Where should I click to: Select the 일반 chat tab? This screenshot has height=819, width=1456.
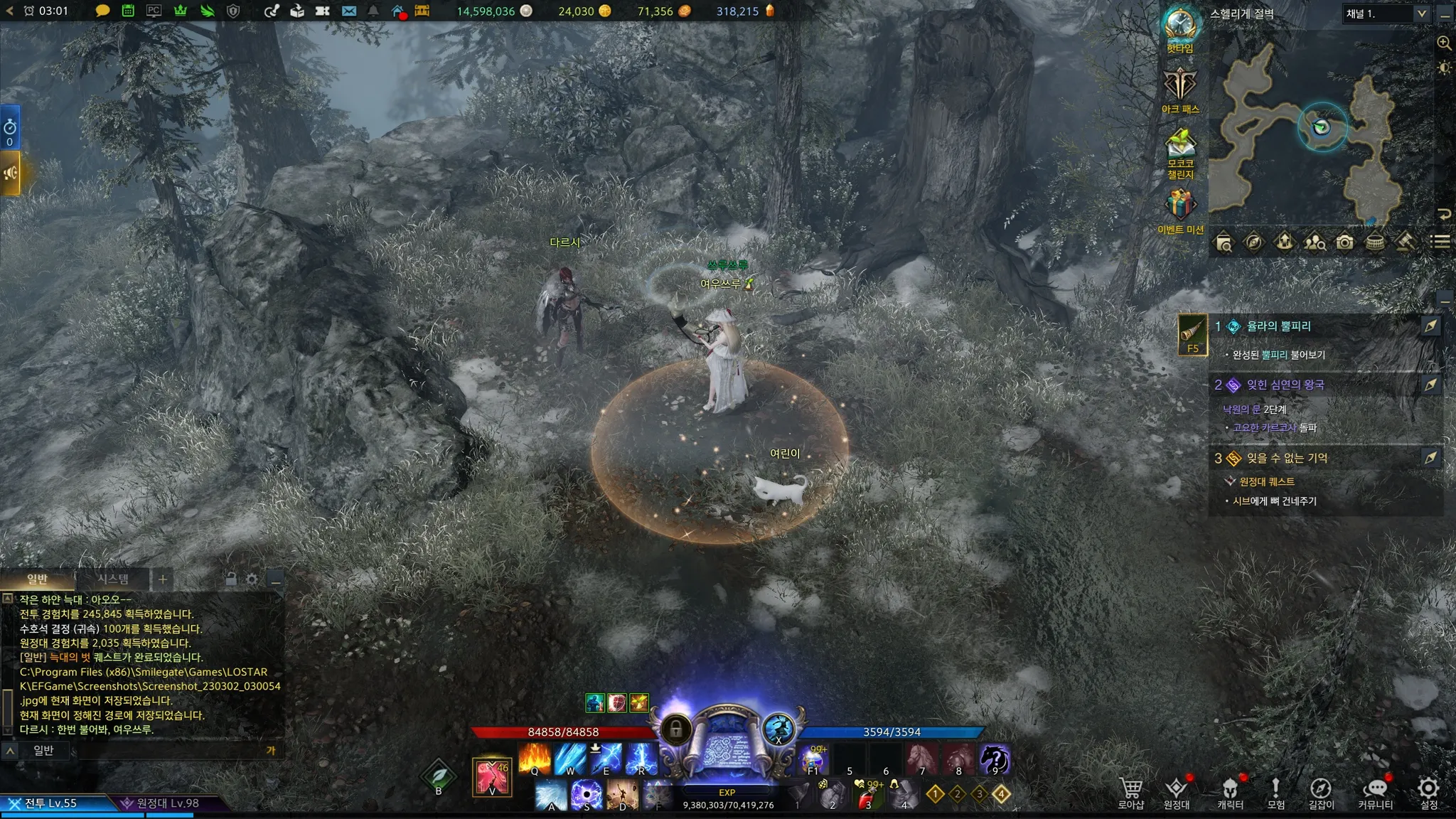pos(37,579)
